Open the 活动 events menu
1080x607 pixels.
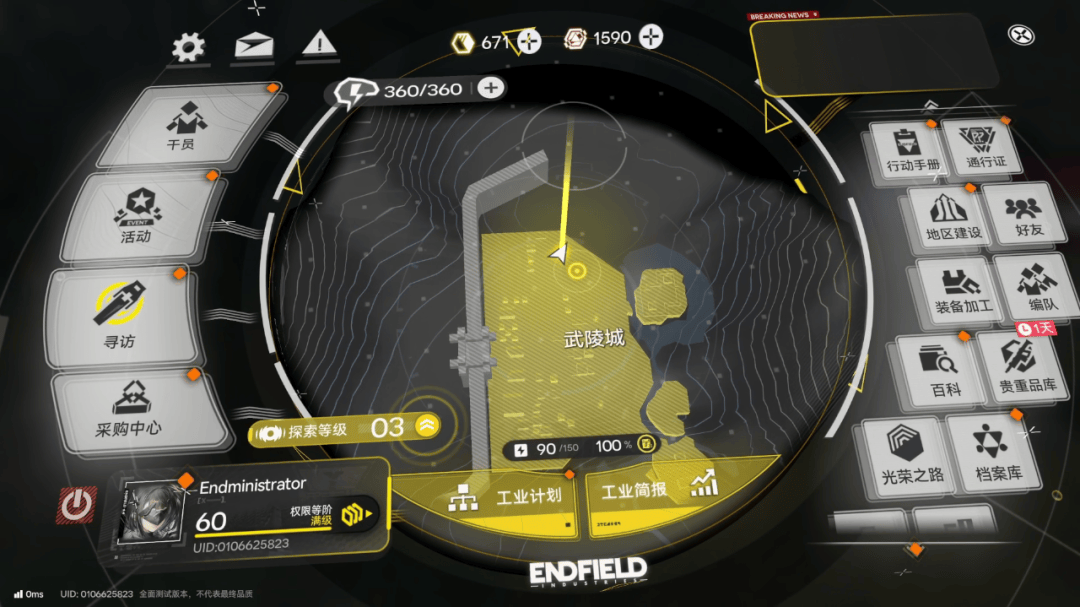(x=137, y=217)
